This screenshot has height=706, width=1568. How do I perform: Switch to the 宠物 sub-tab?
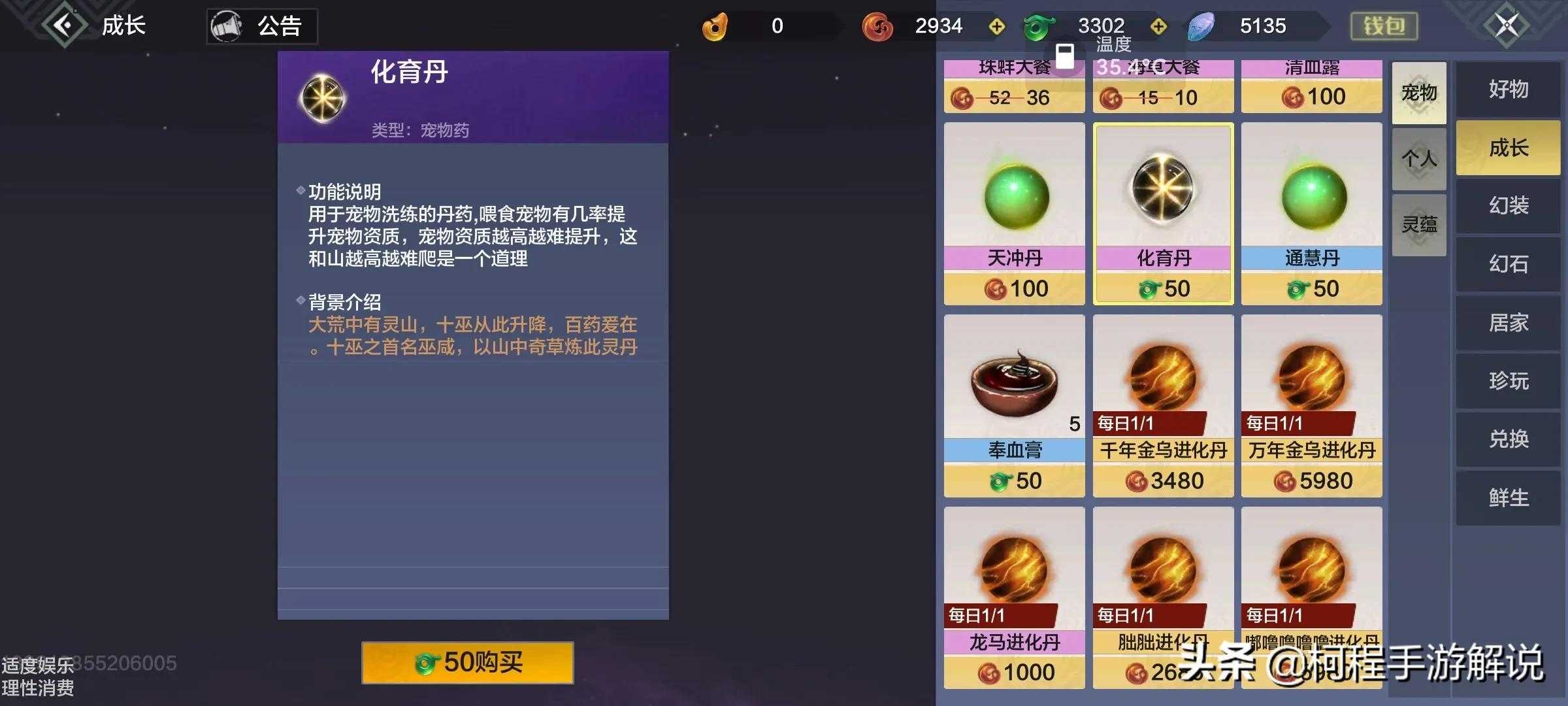coord(1419,93)
